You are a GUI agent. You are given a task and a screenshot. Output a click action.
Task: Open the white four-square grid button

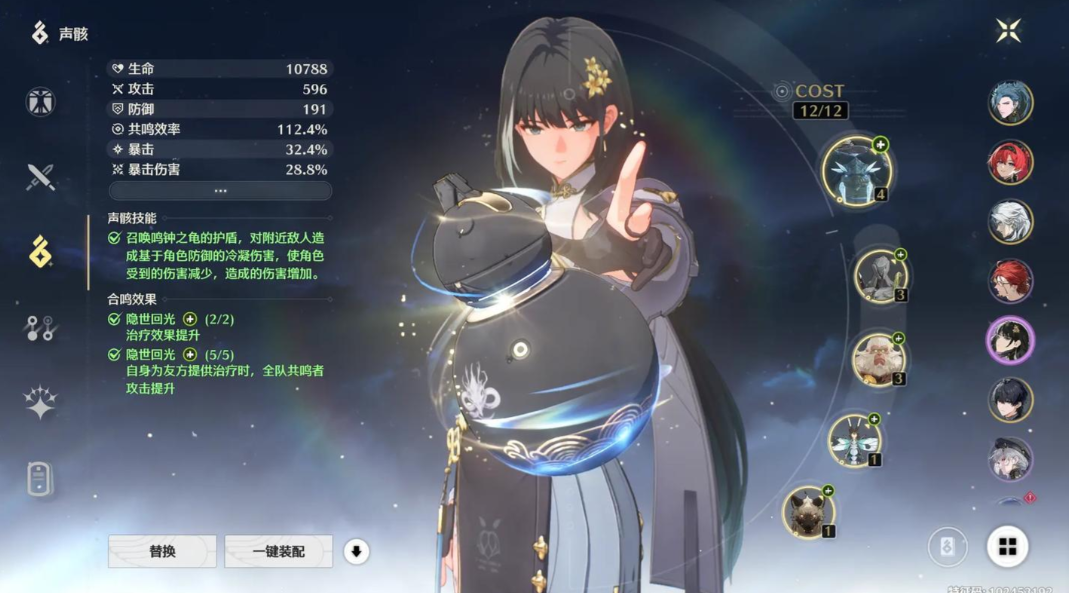pos(1007,546)
